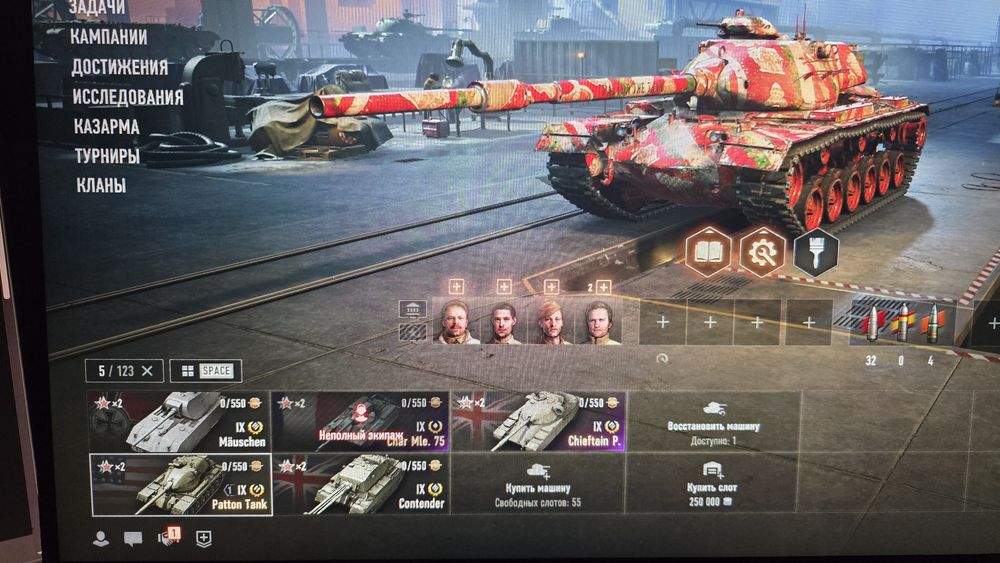Open Казарма (barracks)
The width and height of the screenshot is (1000, 563).
[106, 127]
